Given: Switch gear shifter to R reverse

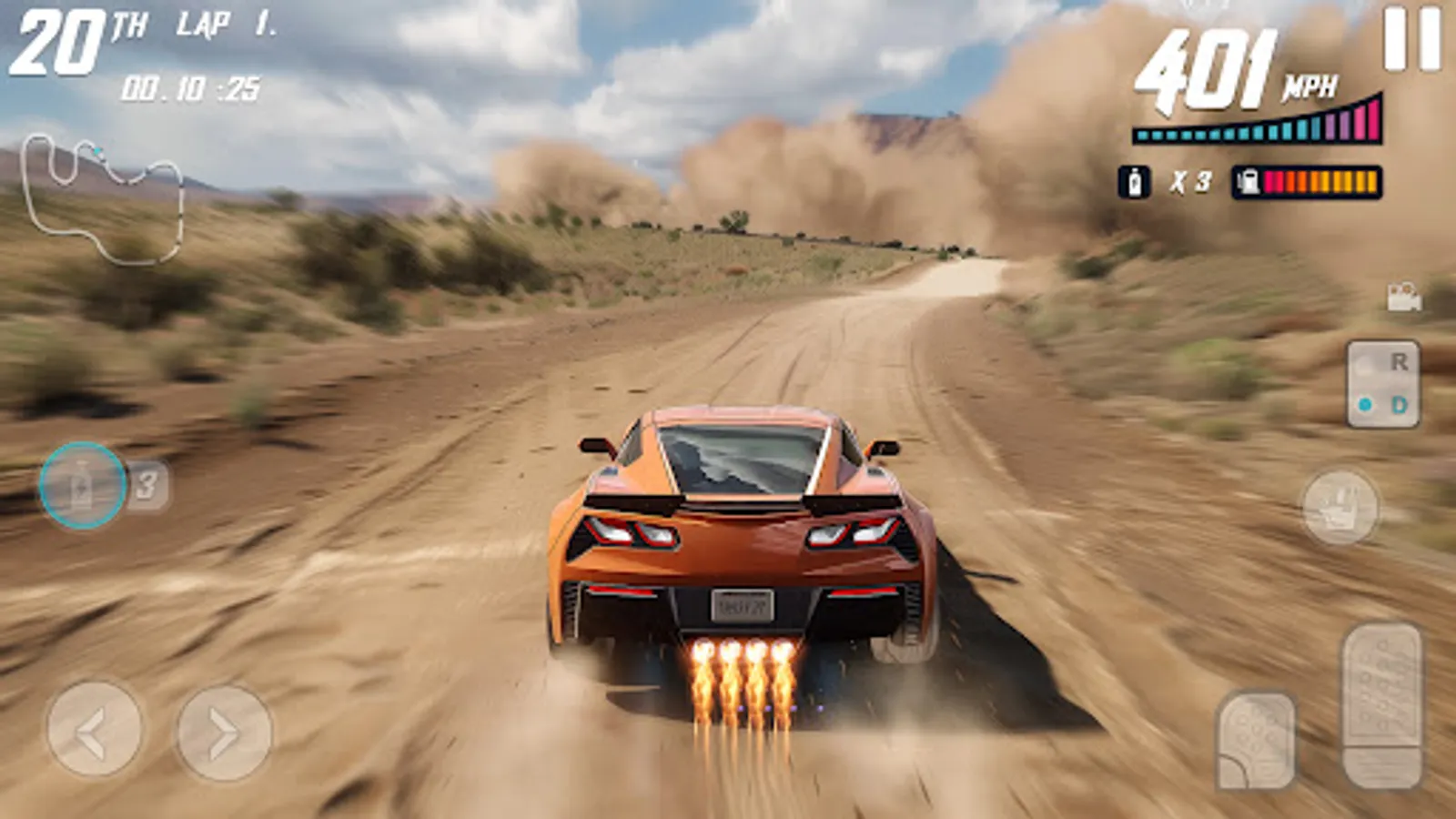Looking at the screenshot, I should click(1399, 364).
